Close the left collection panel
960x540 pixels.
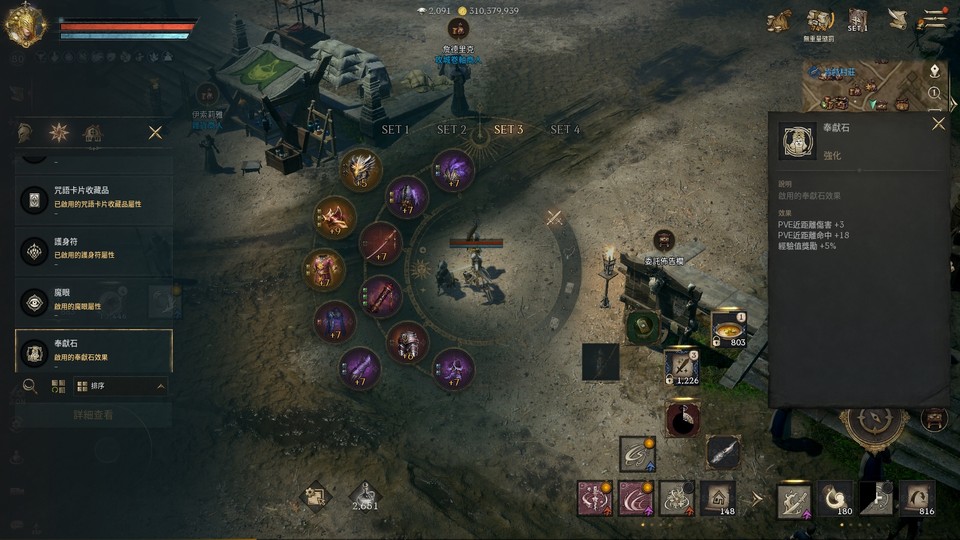(x=155, y=132)
